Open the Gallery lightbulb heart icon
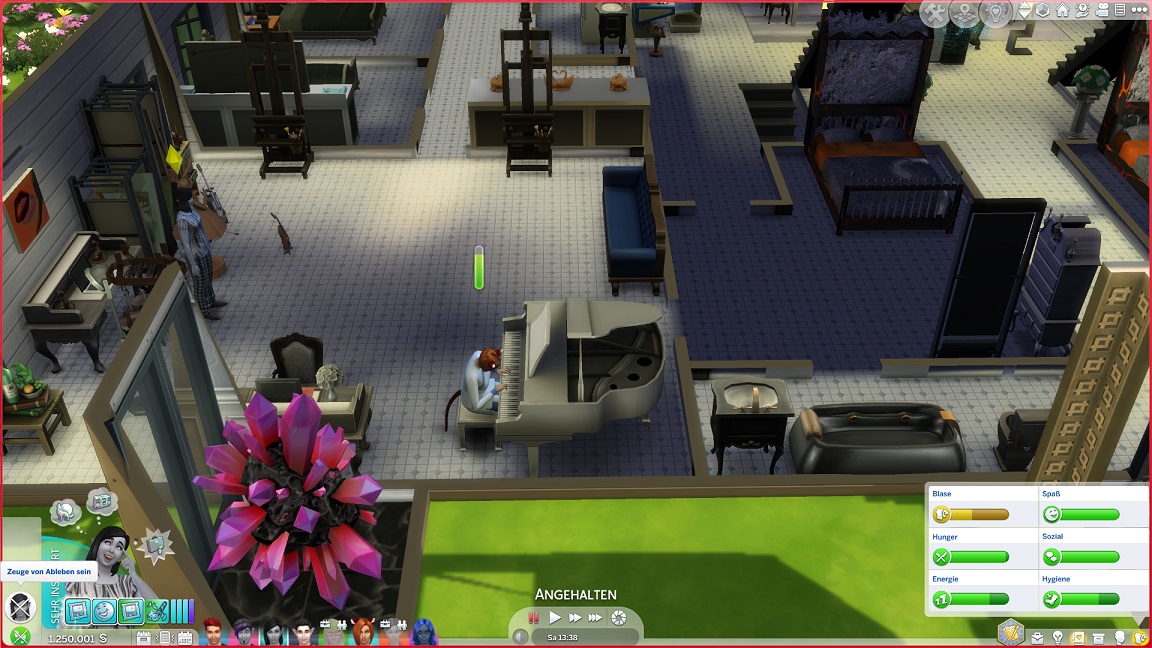The image size is (1152, 648). coord(996,13)
